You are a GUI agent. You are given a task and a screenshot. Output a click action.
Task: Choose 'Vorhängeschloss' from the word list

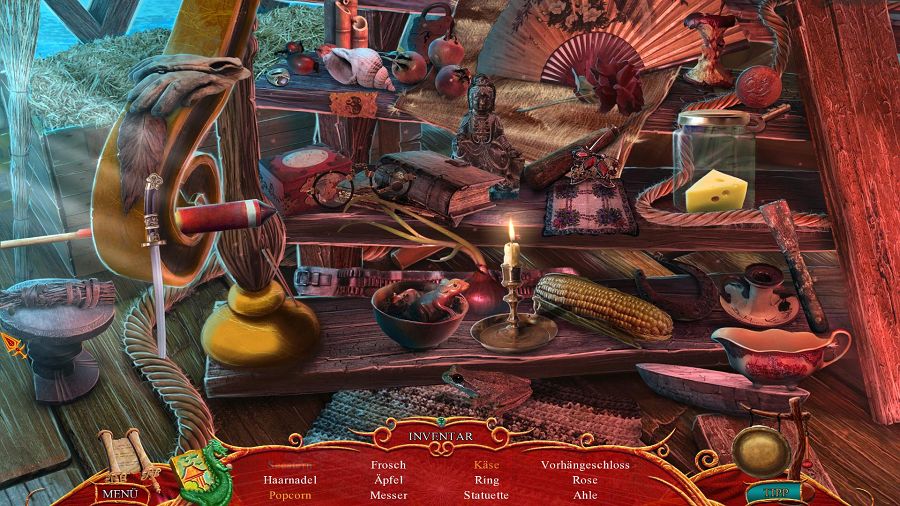click(x=585, y=465)
